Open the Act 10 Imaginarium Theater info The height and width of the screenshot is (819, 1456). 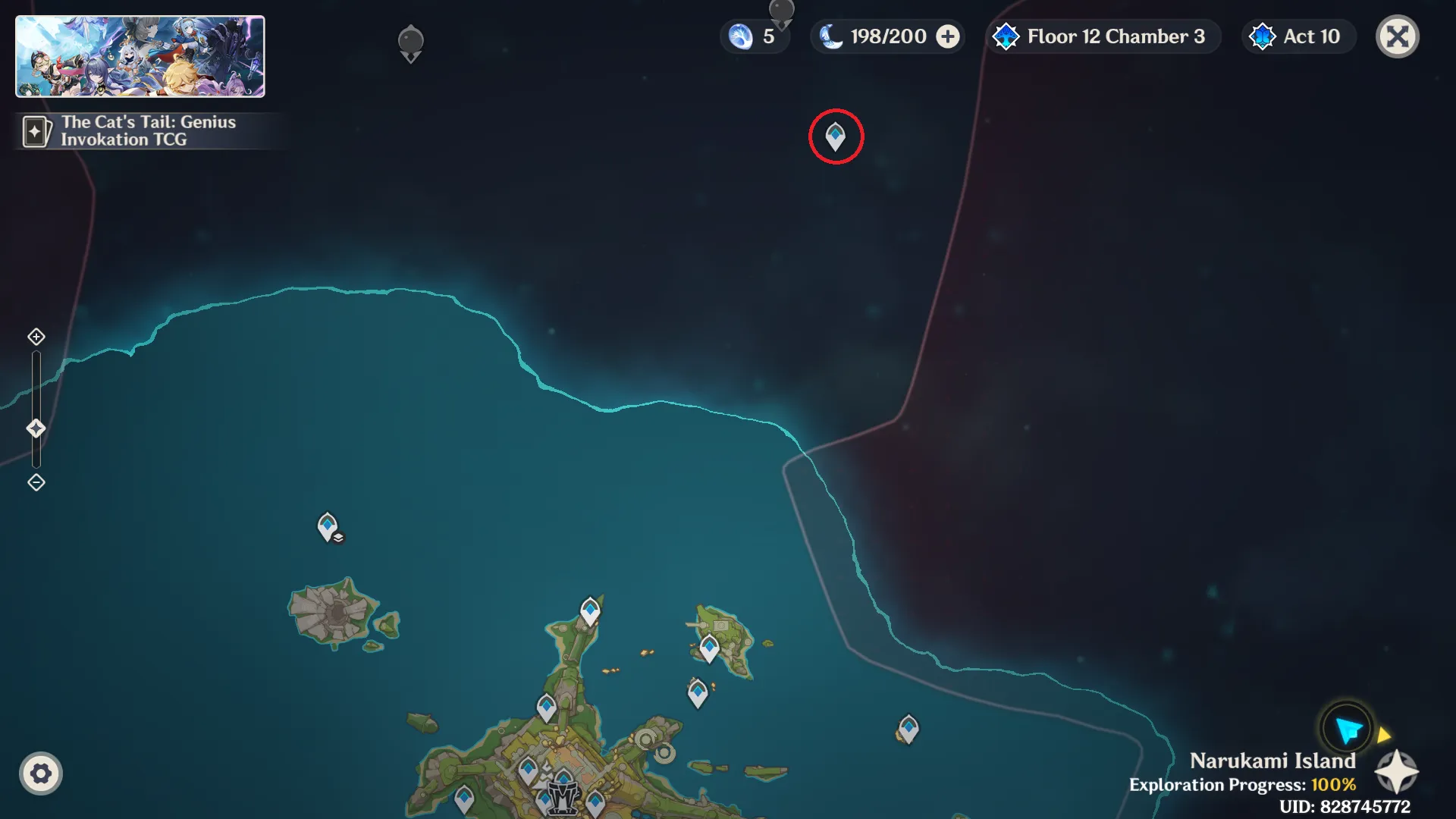[1298, 36]
